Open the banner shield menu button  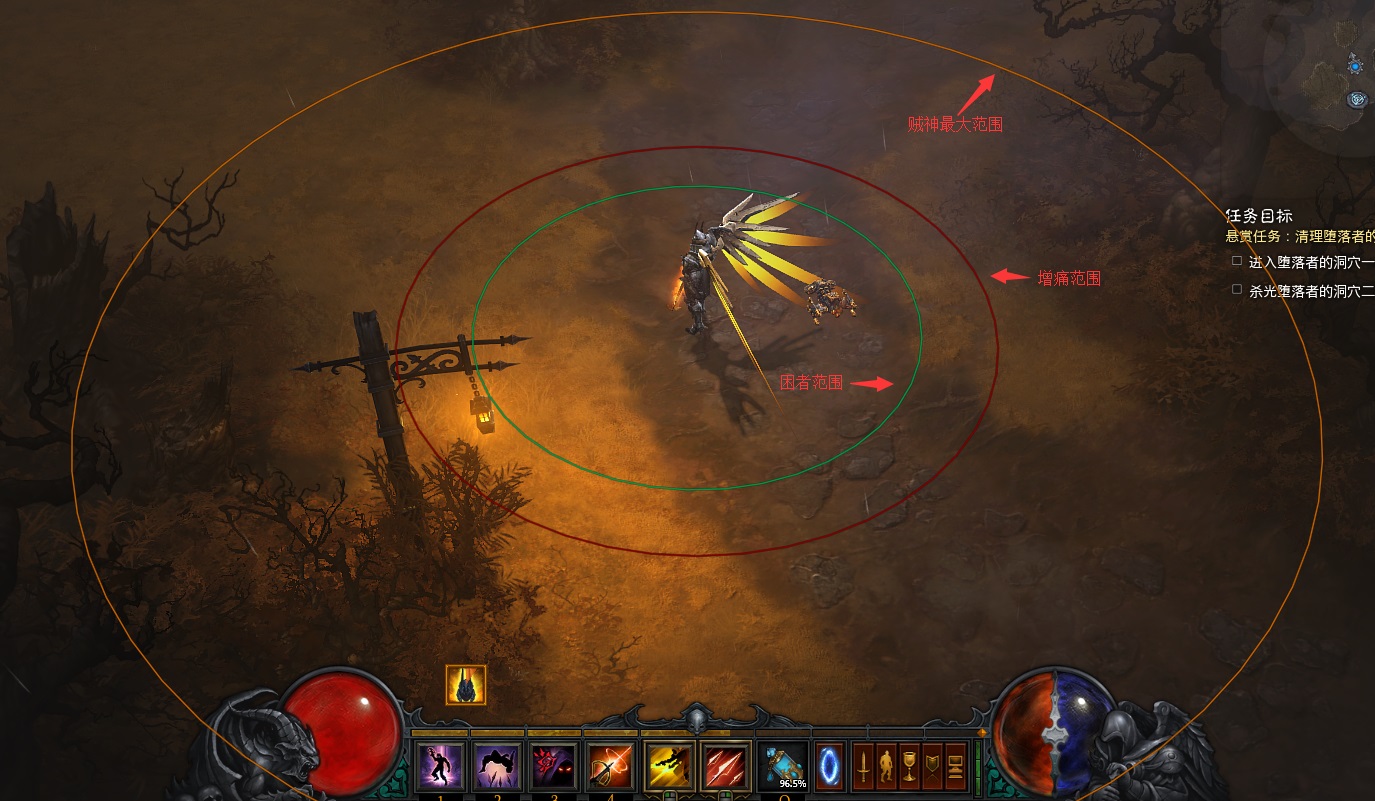click(x=933, y=767)
